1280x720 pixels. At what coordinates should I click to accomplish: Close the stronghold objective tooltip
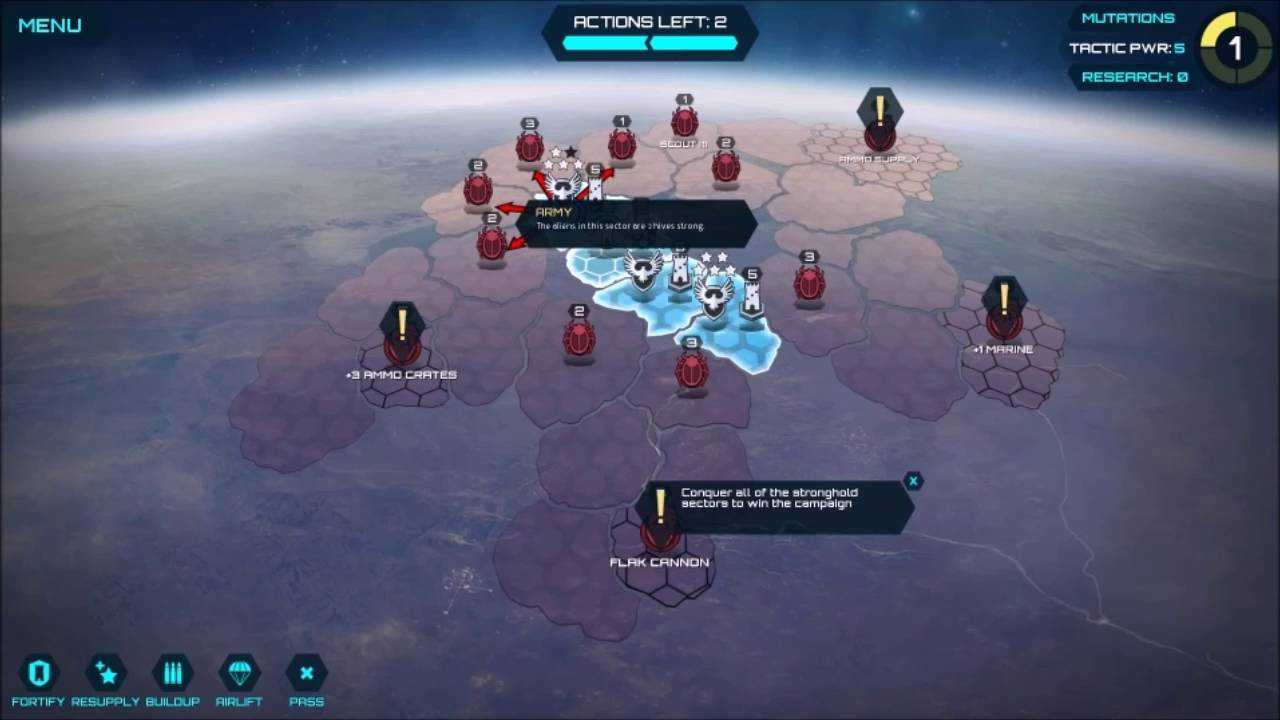tap(912, 481)
